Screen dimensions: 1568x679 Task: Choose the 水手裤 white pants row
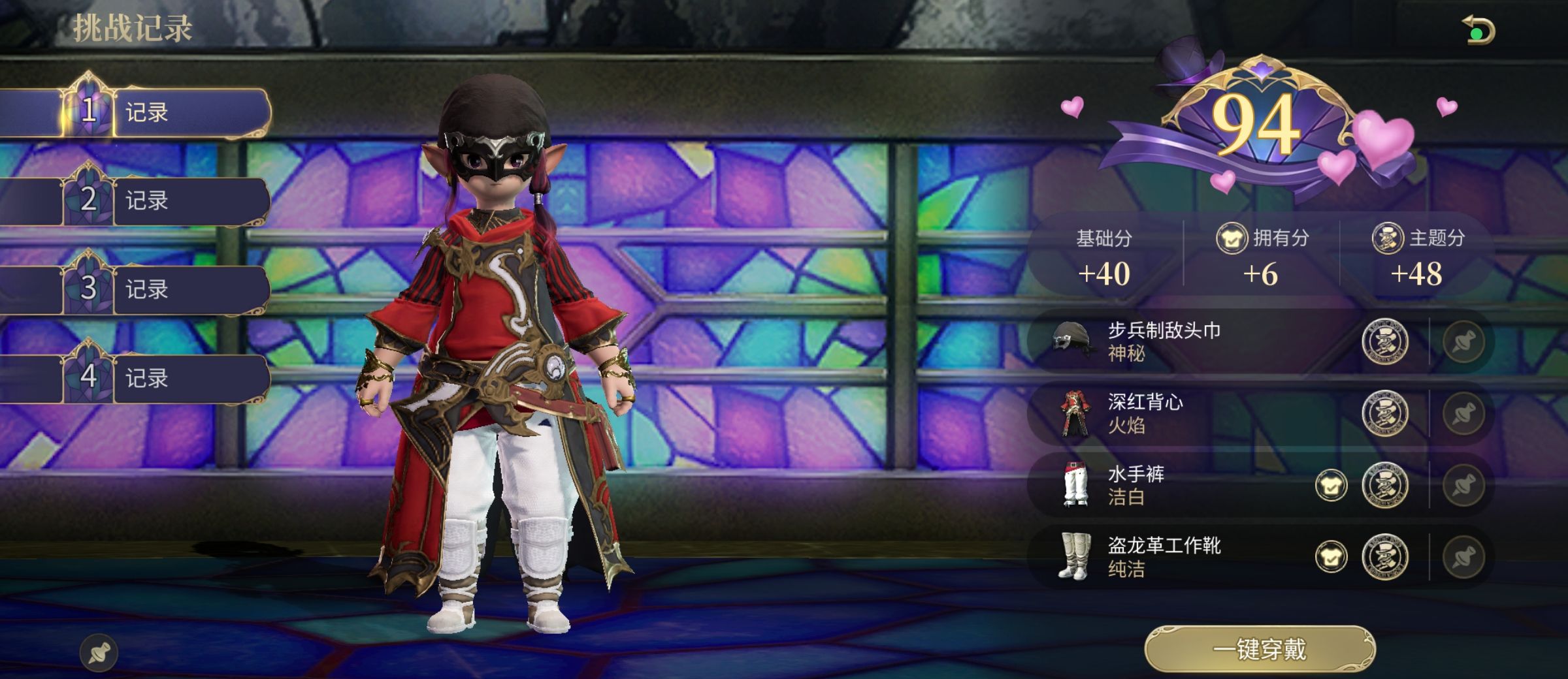[1176, 485]
